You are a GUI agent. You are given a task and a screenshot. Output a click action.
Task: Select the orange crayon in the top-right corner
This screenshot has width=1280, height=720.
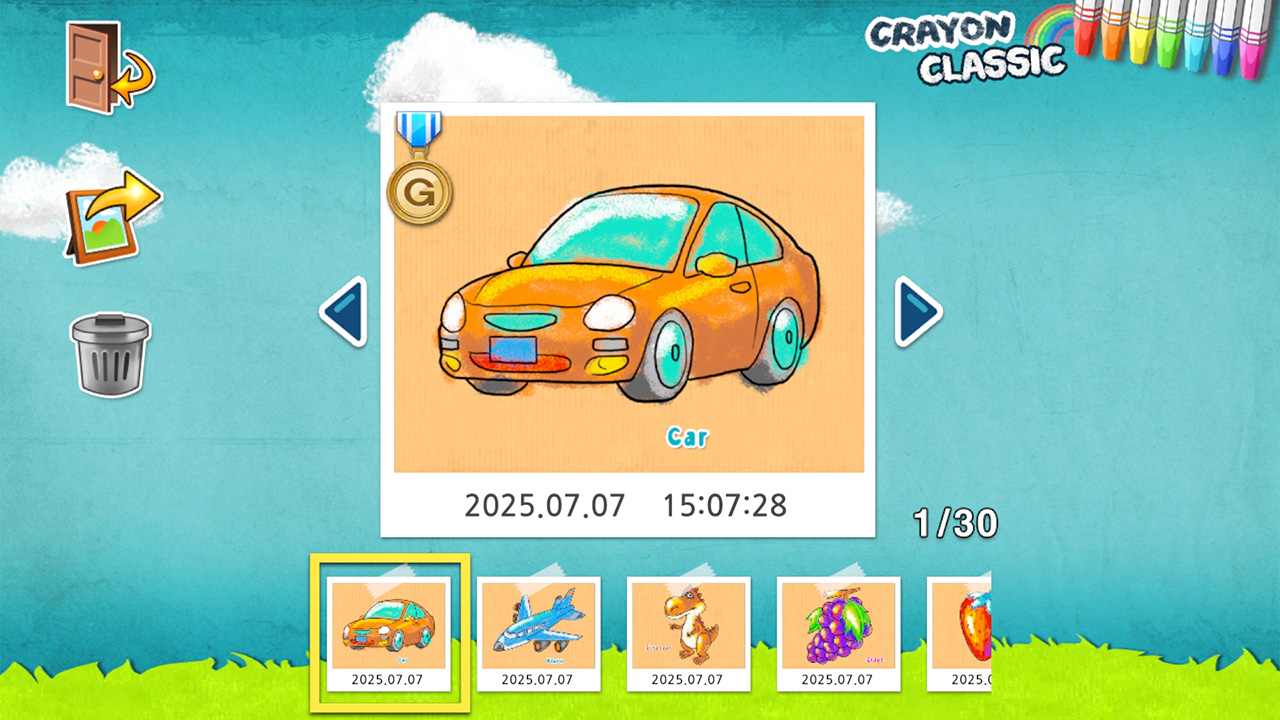pyautogui.click(x=1112, y=42)
